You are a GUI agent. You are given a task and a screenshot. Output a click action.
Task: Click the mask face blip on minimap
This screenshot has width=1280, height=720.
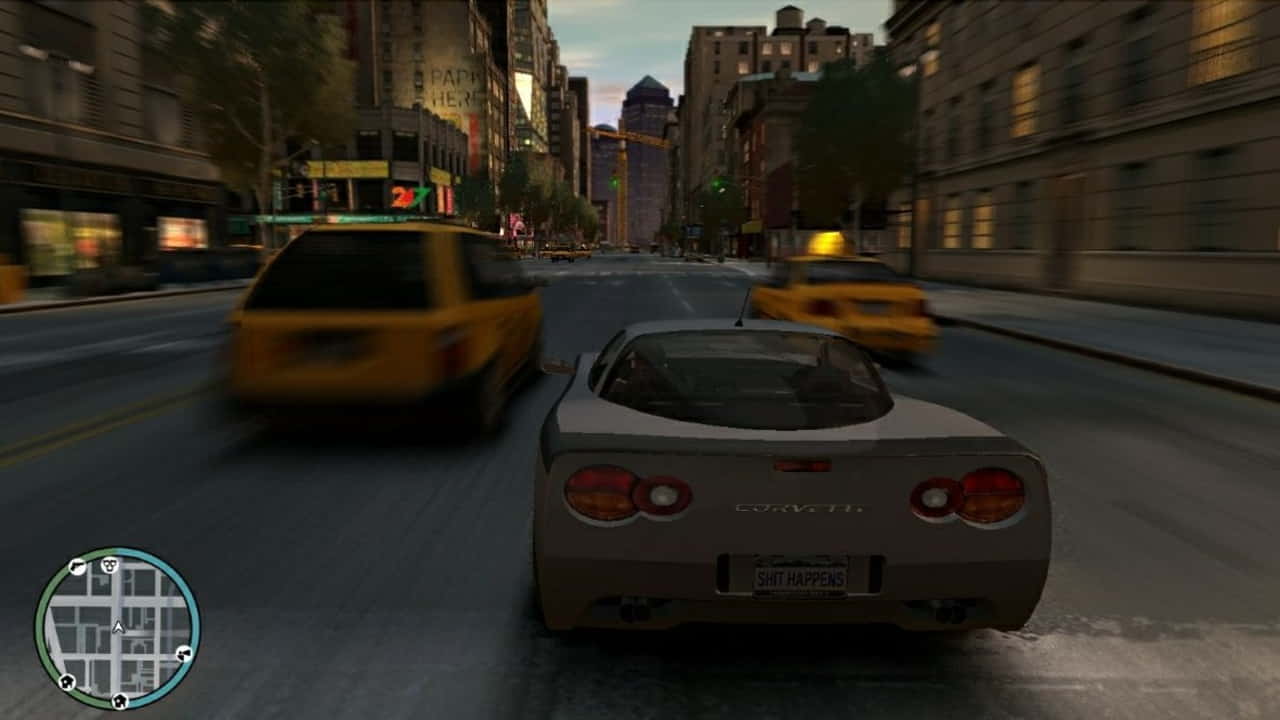pyautogui.click(x=109, y=565)
